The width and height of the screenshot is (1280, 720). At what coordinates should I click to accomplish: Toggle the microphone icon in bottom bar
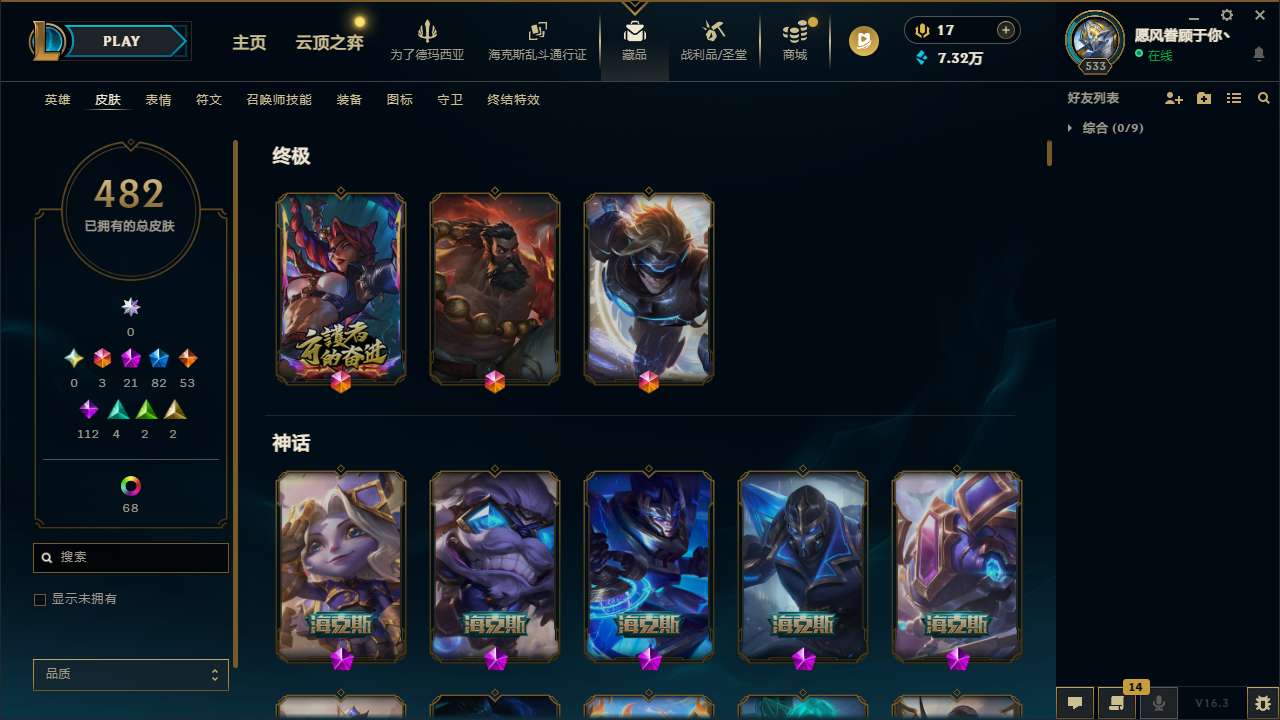pyautogui.click(x=1159, y=703)
